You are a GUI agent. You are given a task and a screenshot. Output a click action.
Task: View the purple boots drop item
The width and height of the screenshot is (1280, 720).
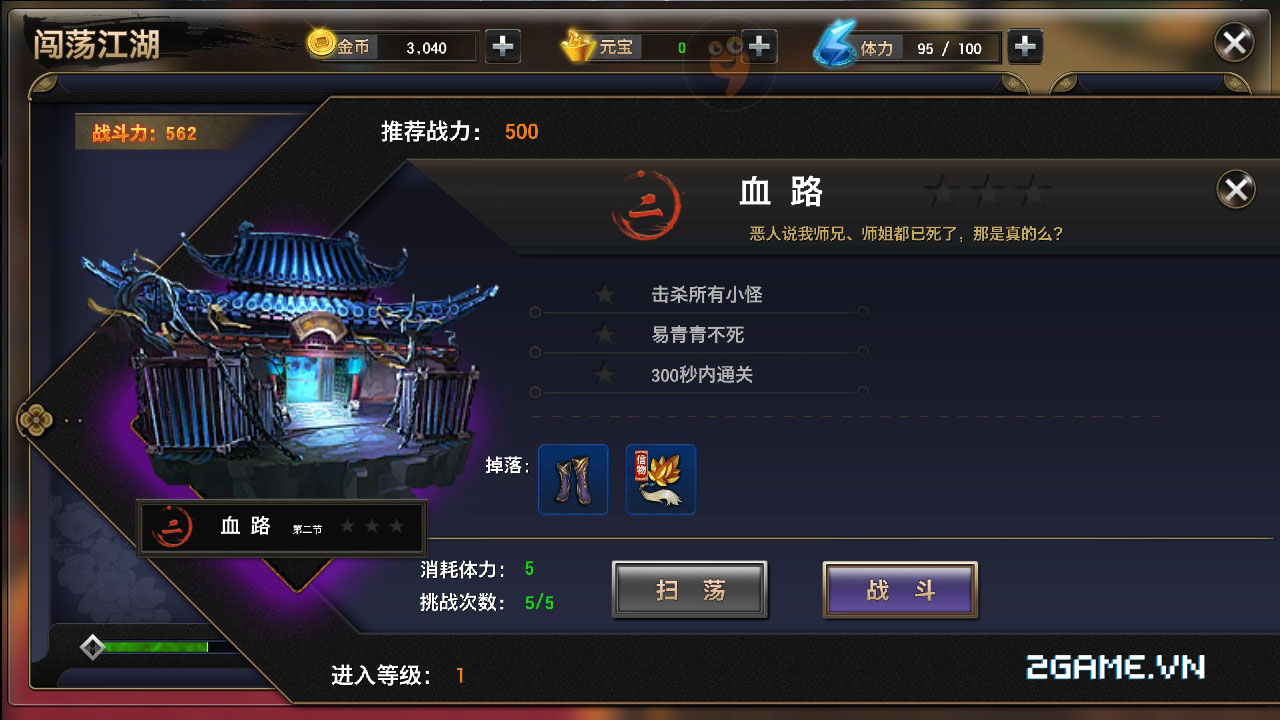(x=572, y=480)
